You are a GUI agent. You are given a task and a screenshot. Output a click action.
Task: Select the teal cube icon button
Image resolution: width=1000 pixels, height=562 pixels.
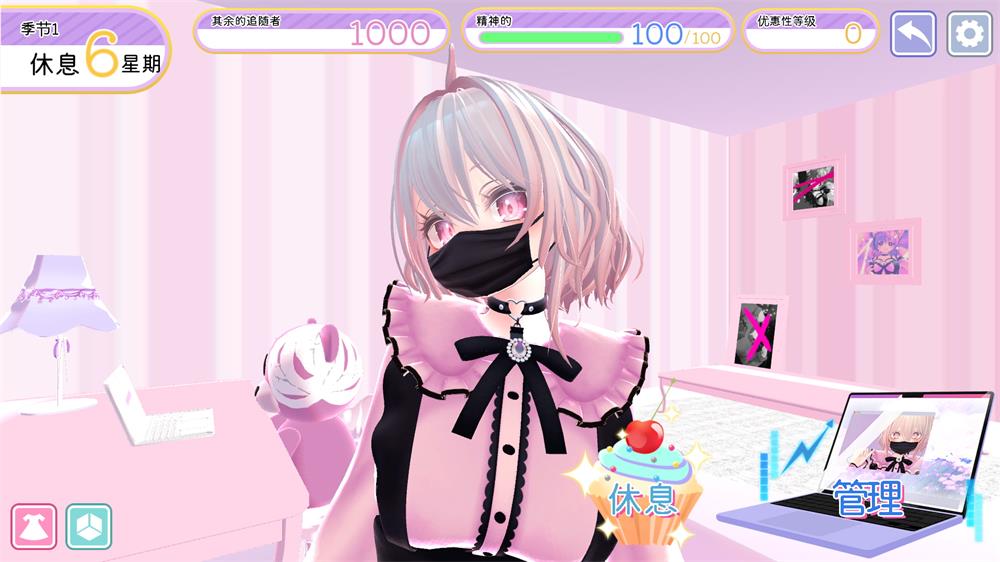point(89,526)
